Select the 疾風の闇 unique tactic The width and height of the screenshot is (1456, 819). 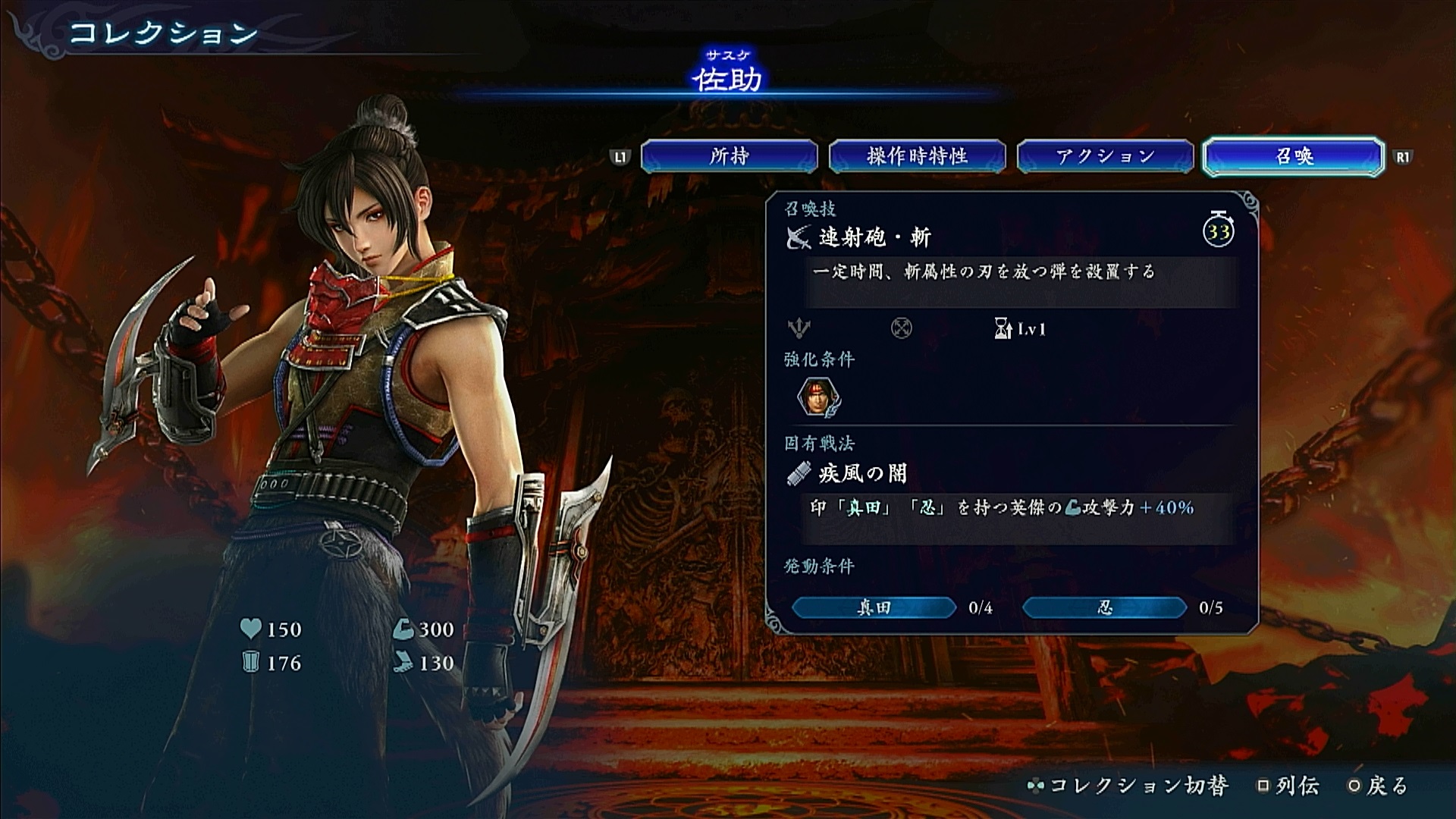pos(862,474)
